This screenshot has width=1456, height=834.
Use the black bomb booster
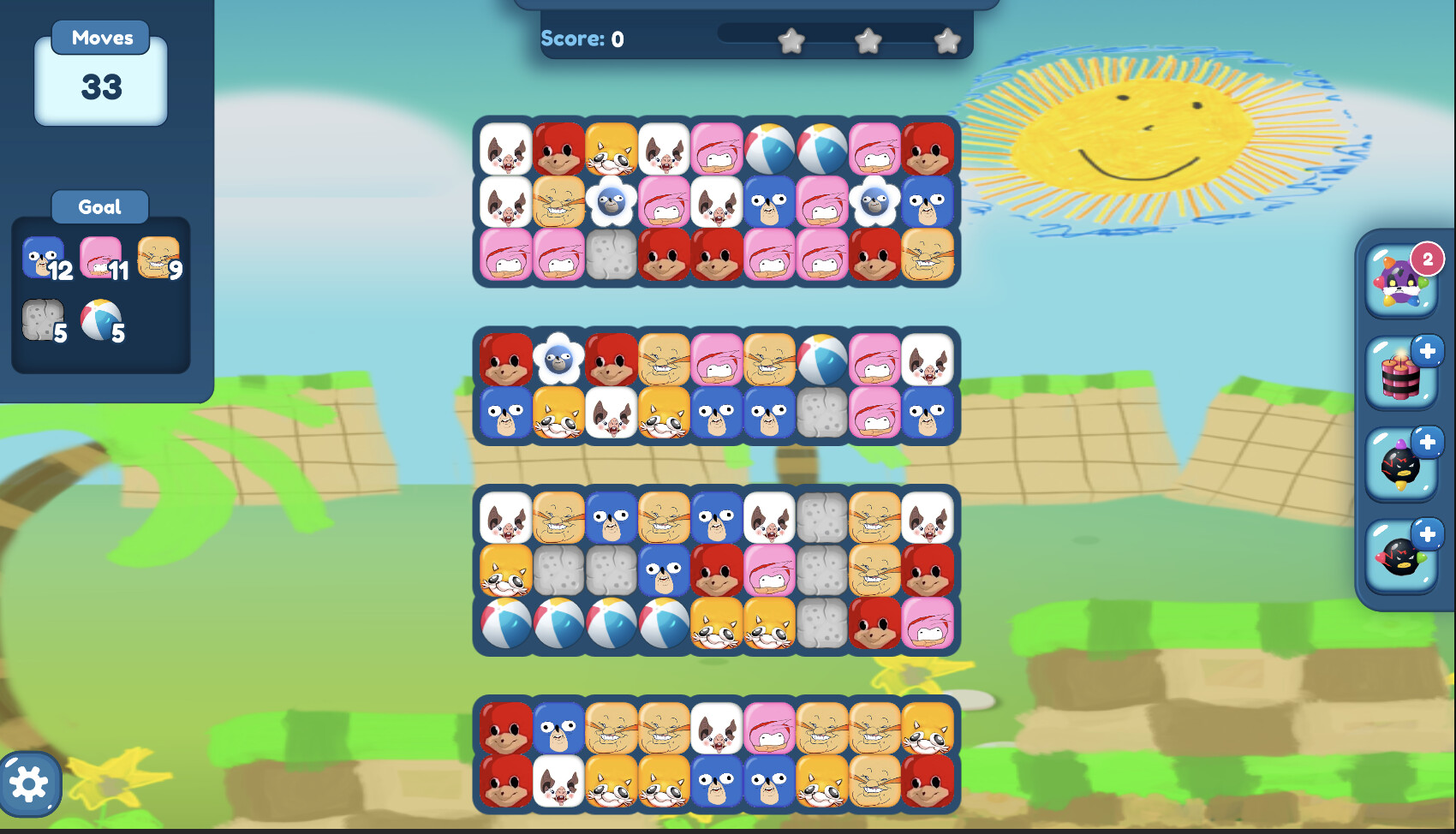click(x=1401, y=466)
